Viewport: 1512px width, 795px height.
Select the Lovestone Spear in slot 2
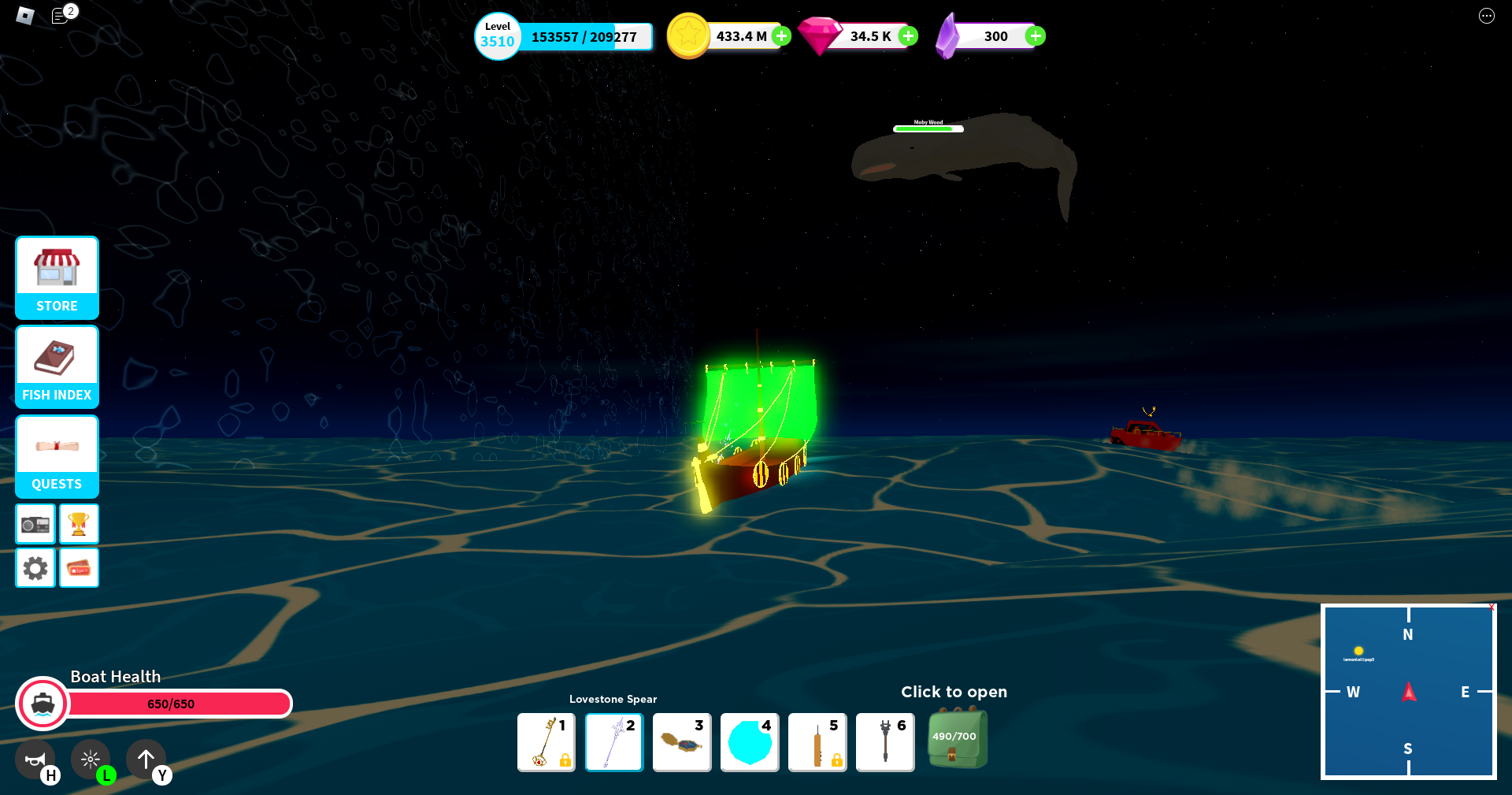(x=614, y=742)
